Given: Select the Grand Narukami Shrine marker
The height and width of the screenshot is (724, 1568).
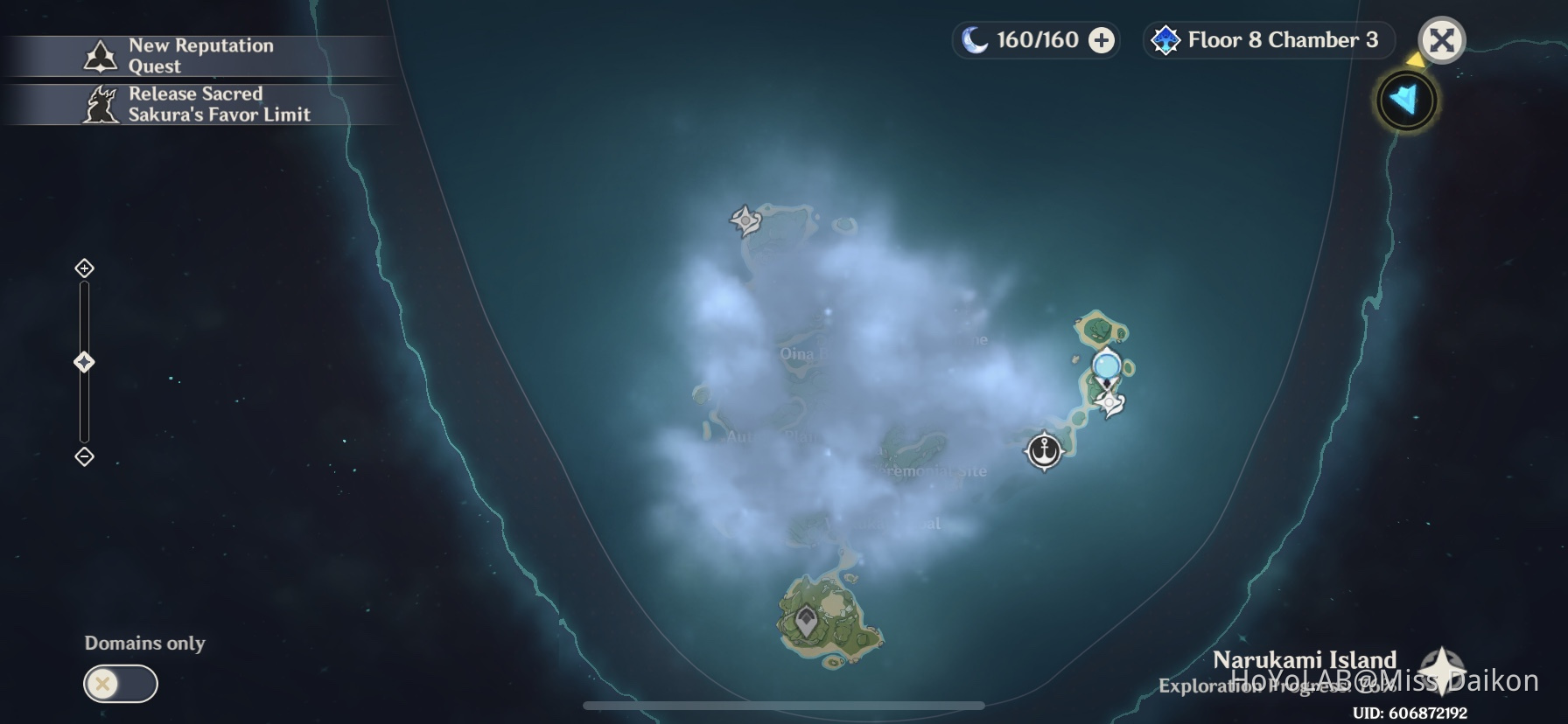Looking at the screenshot, I should pos(743,221).
